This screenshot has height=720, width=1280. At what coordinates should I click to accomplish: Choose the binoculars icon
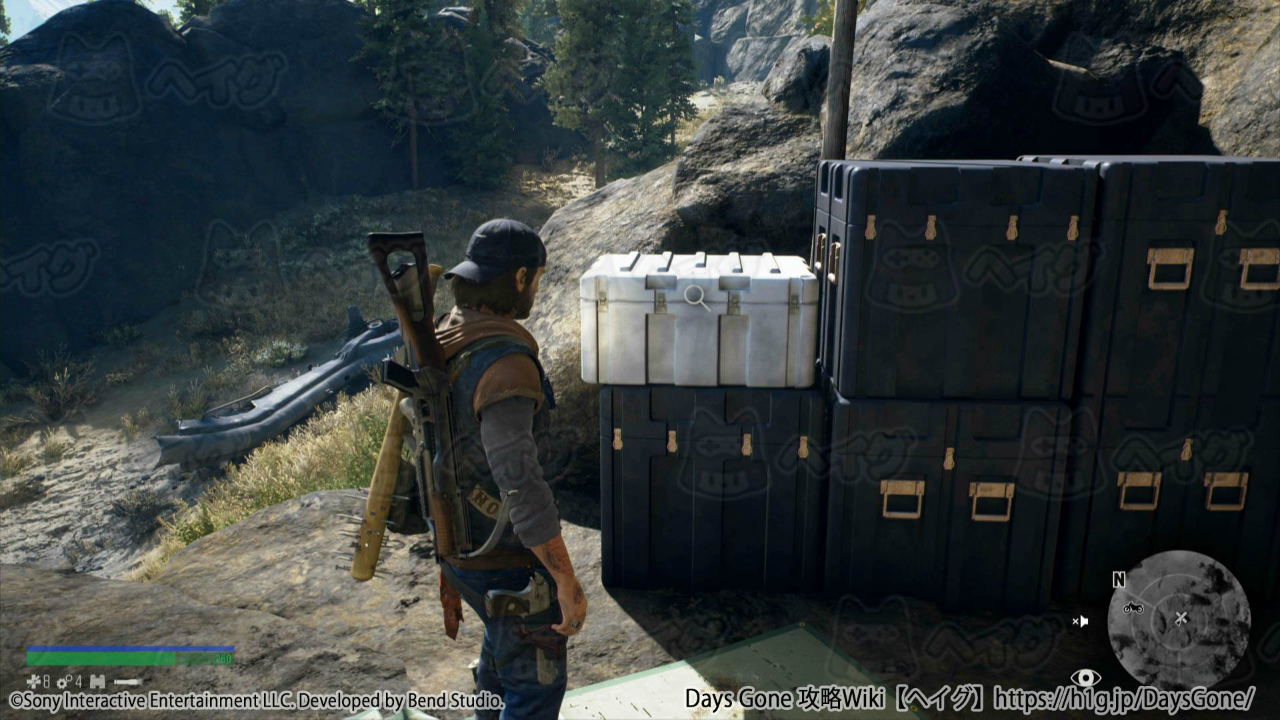coord(97,682)
